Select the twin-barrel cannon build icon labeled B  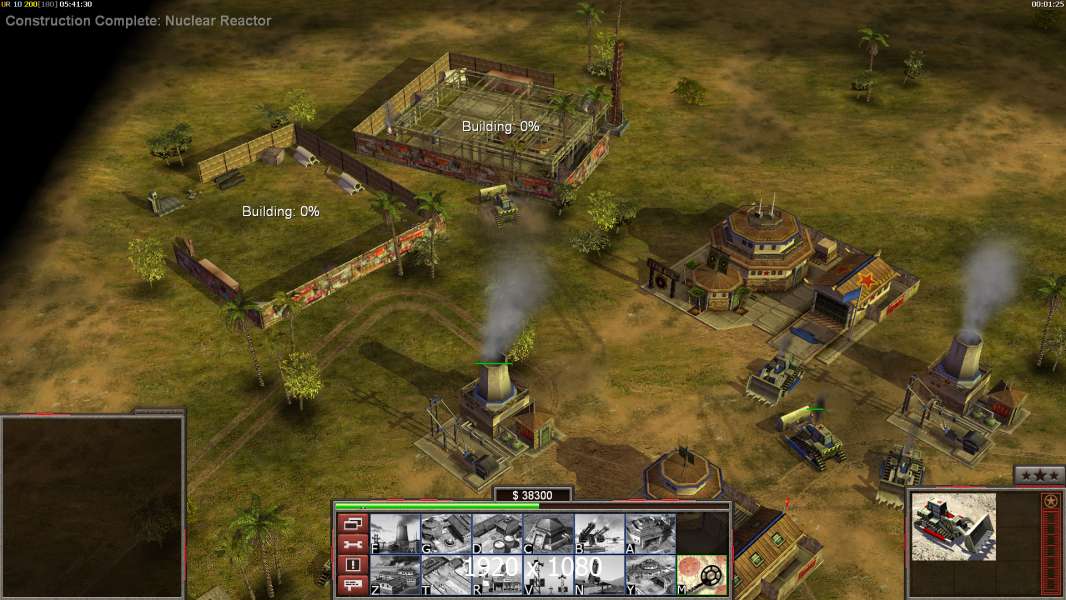tap(599, 533)
